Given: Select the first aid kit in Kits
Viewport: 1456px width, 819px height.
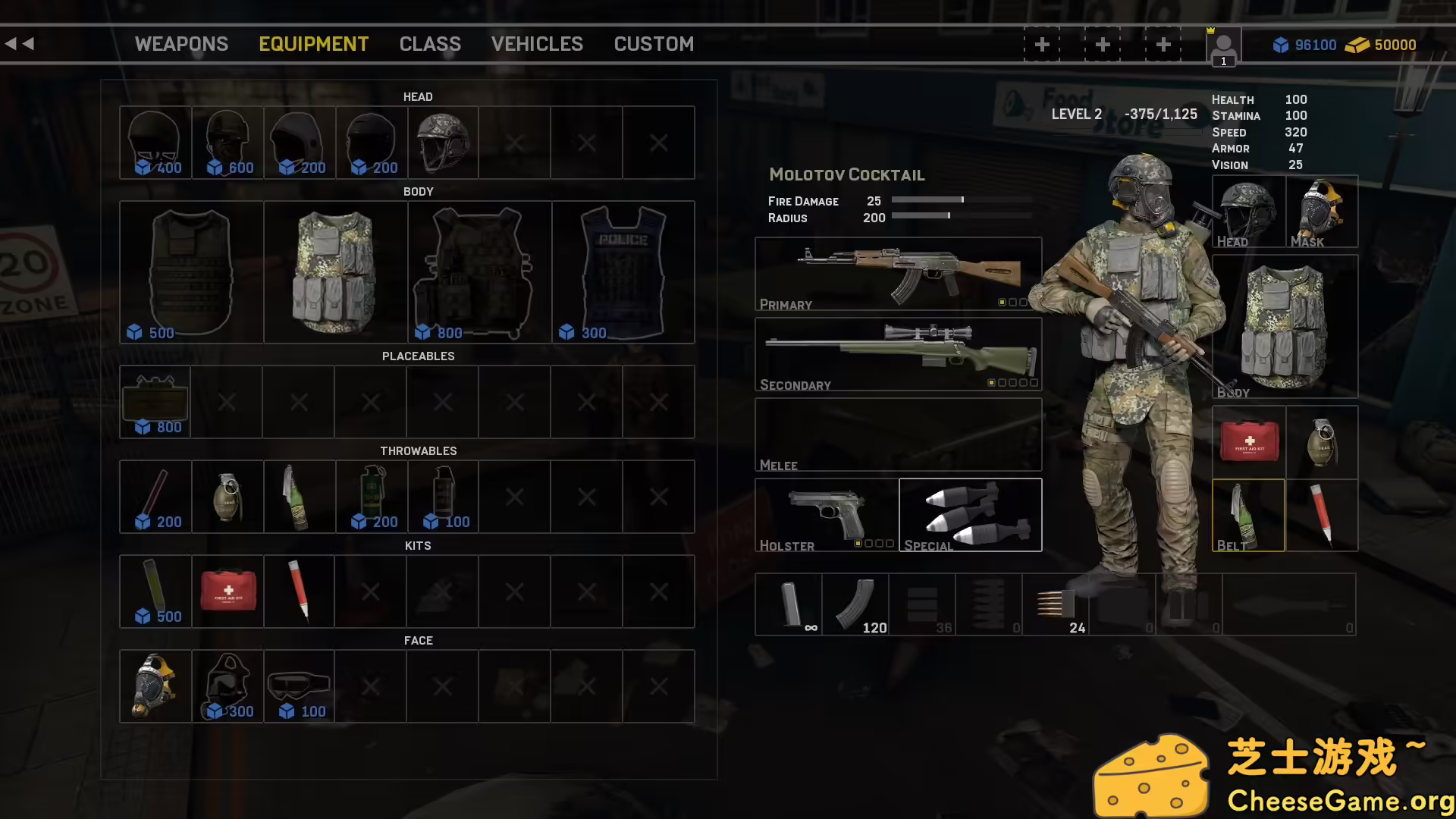Looking at the screenshot, I should tap(227, 590).
